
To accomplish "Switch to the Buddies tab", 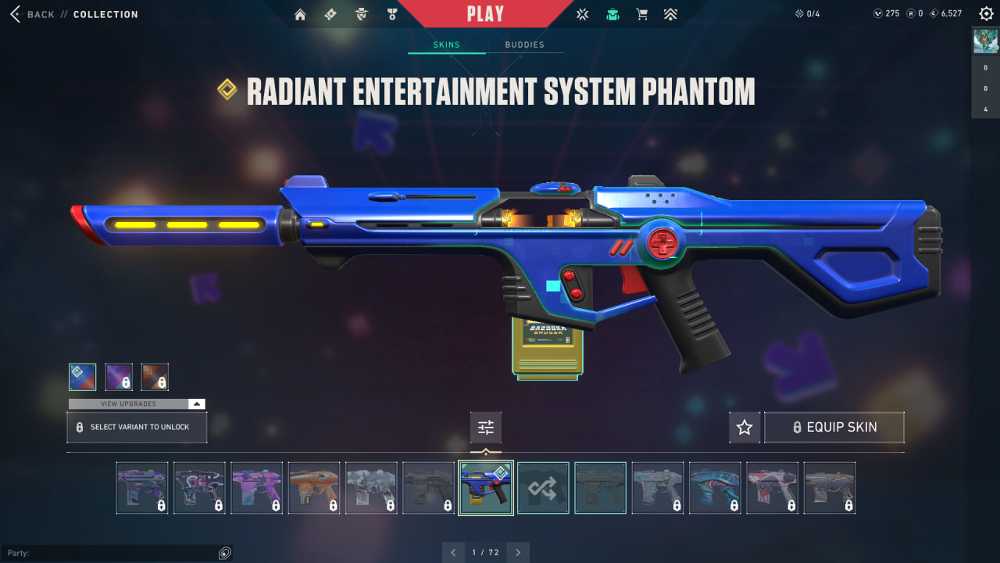I will click(x=524, y=45).
